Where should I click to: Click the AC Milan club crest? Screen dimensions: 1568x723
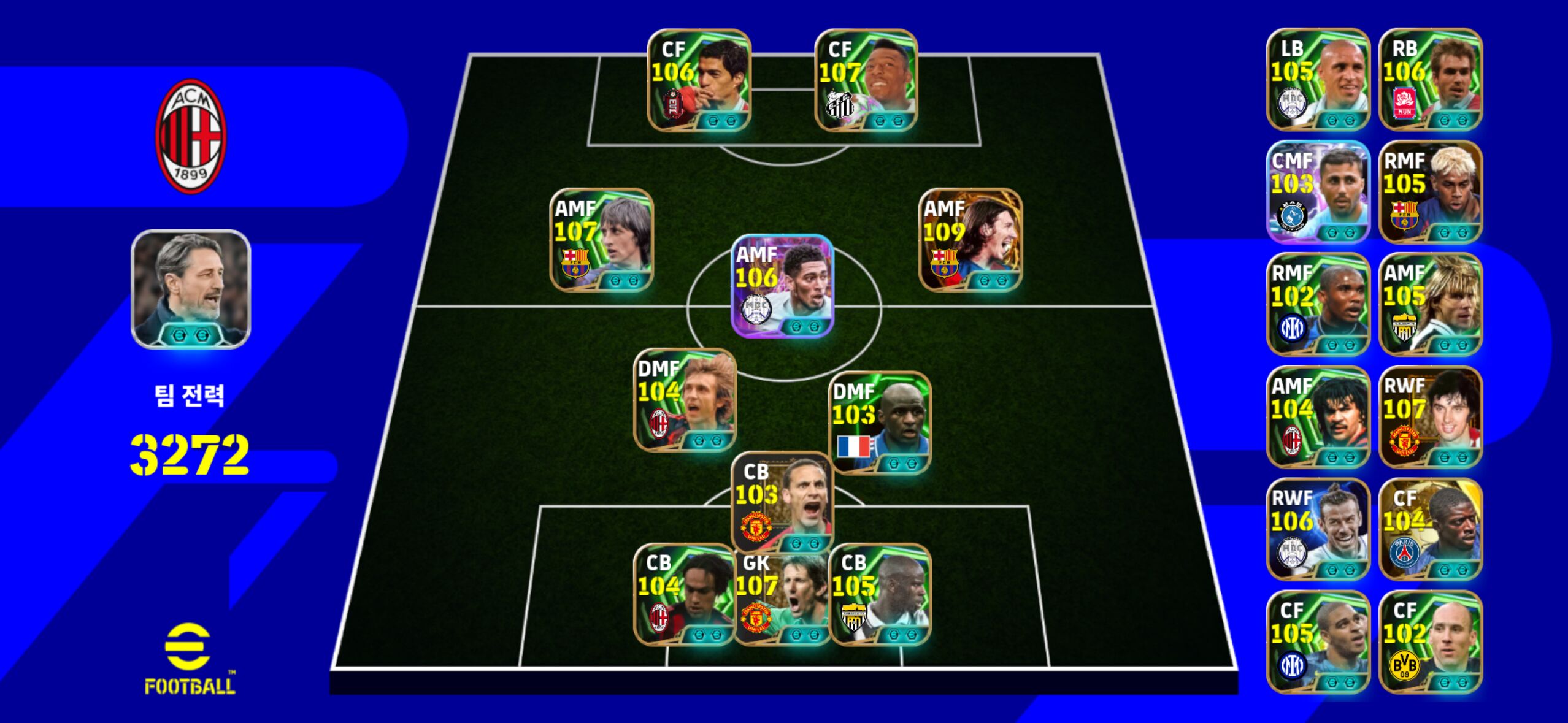191,136
